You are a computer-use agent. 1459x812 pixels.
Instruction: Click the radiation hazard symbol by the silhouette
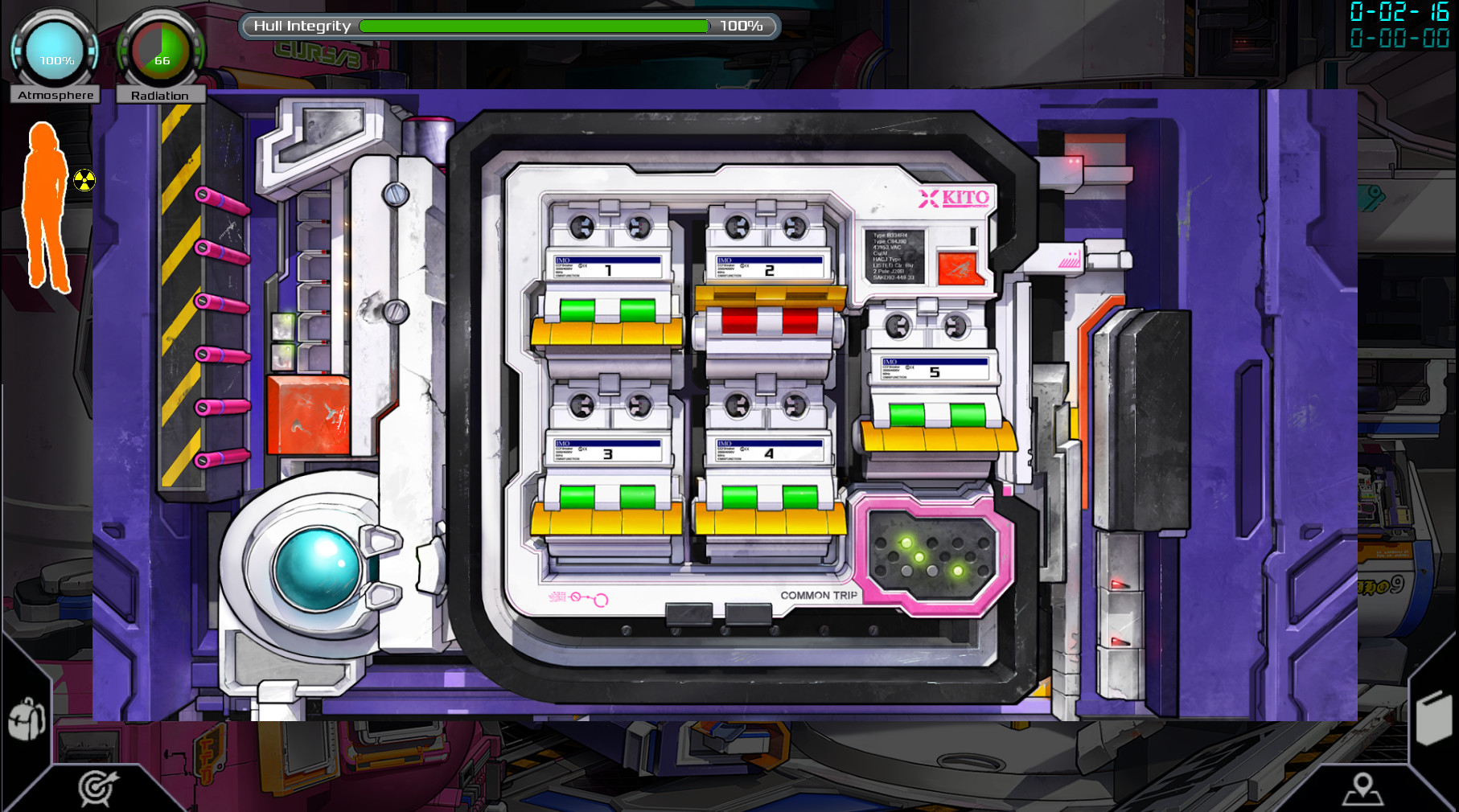(84, 182)
